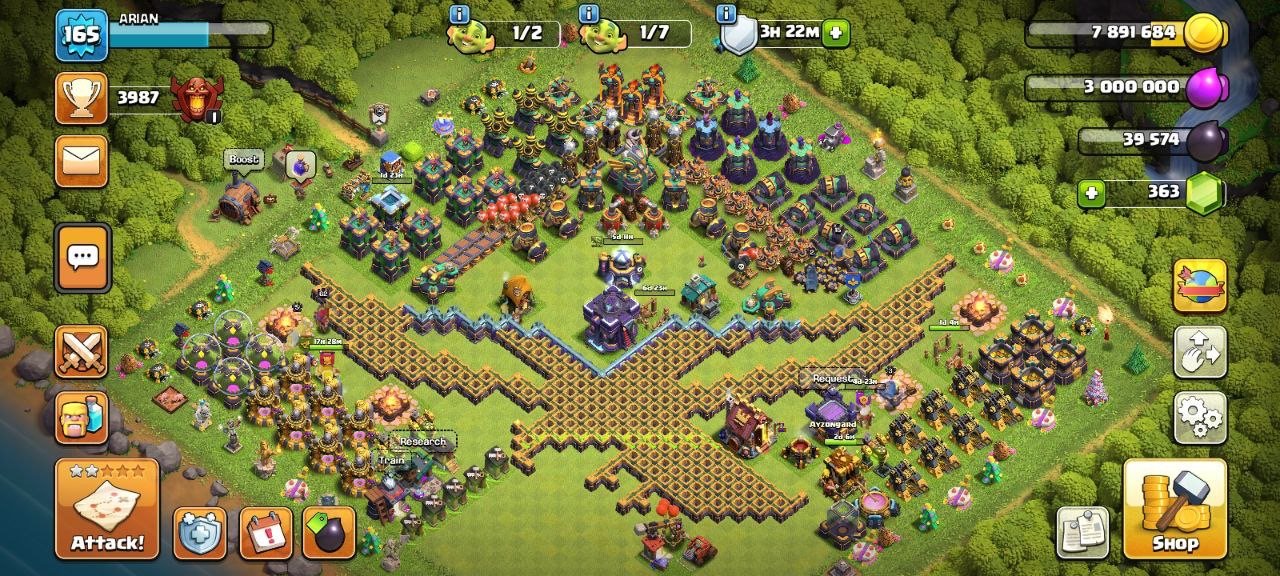Open the blue shield button beside Attack

[x=200, y=532]
